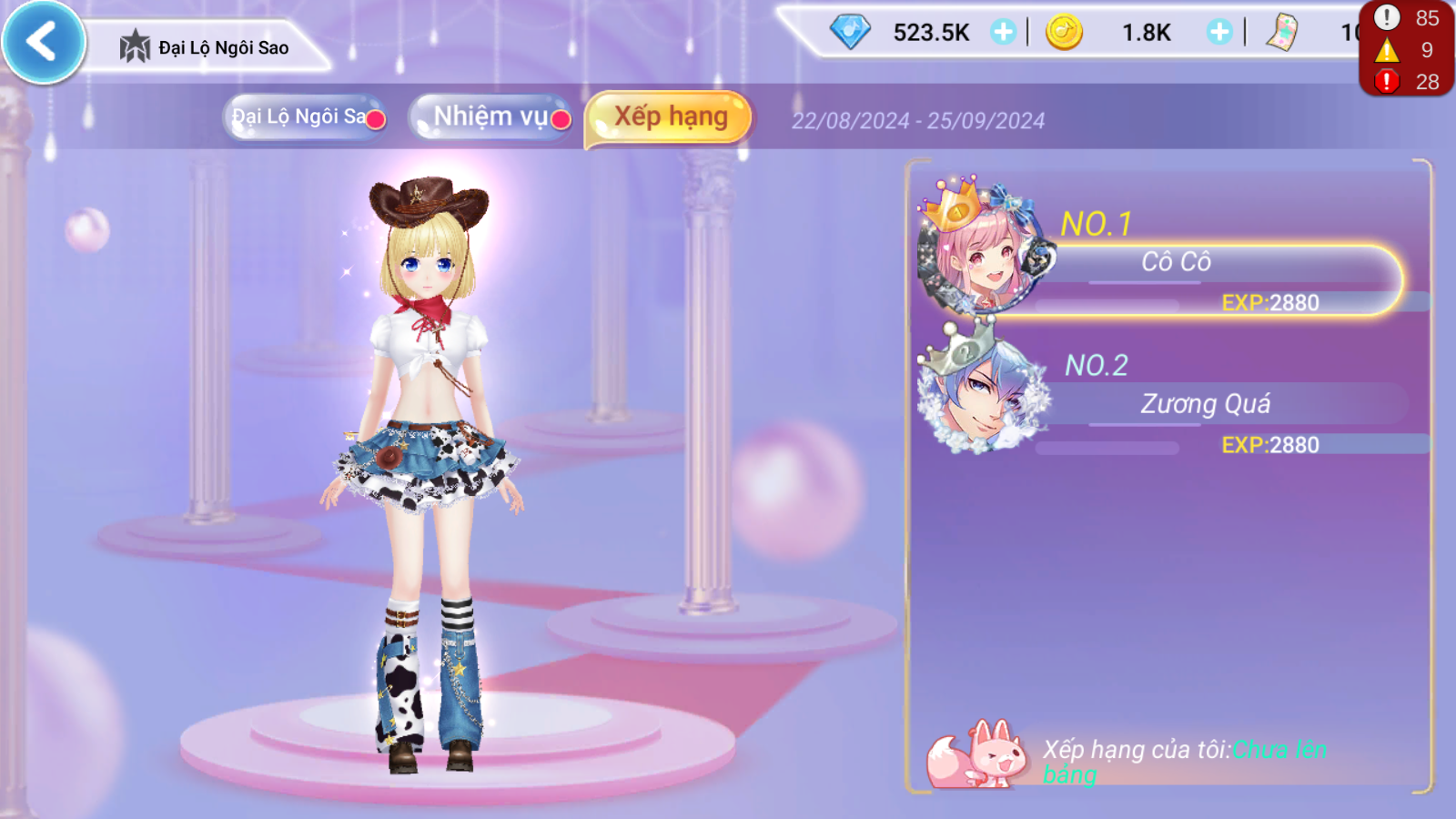Add more gold coins with the plus button
The width and height of the screenshot is (1456, 819).
coord(1218,33)
